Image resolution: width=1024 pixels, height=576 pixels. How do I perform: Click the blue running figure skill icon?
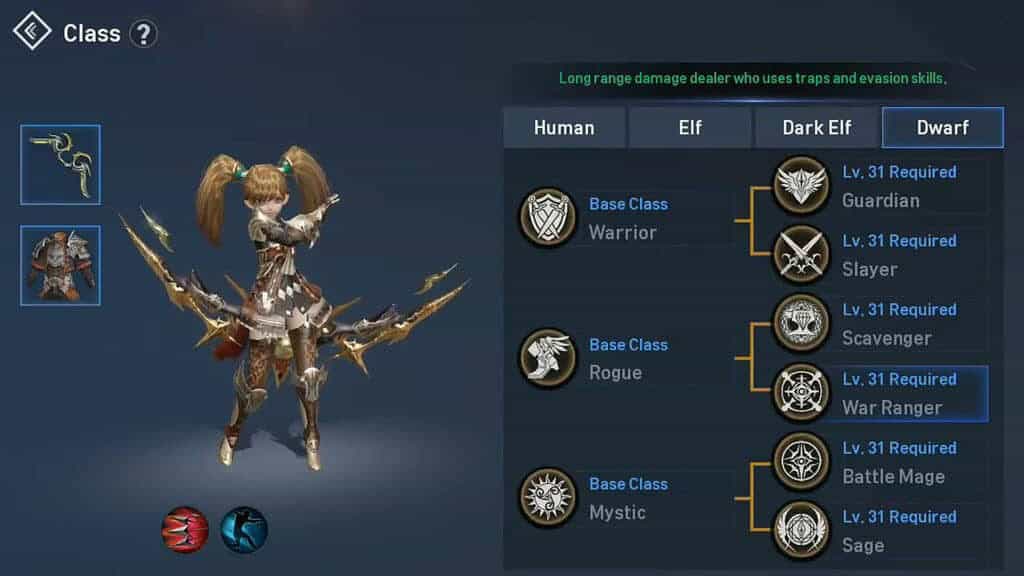[244, 529]
